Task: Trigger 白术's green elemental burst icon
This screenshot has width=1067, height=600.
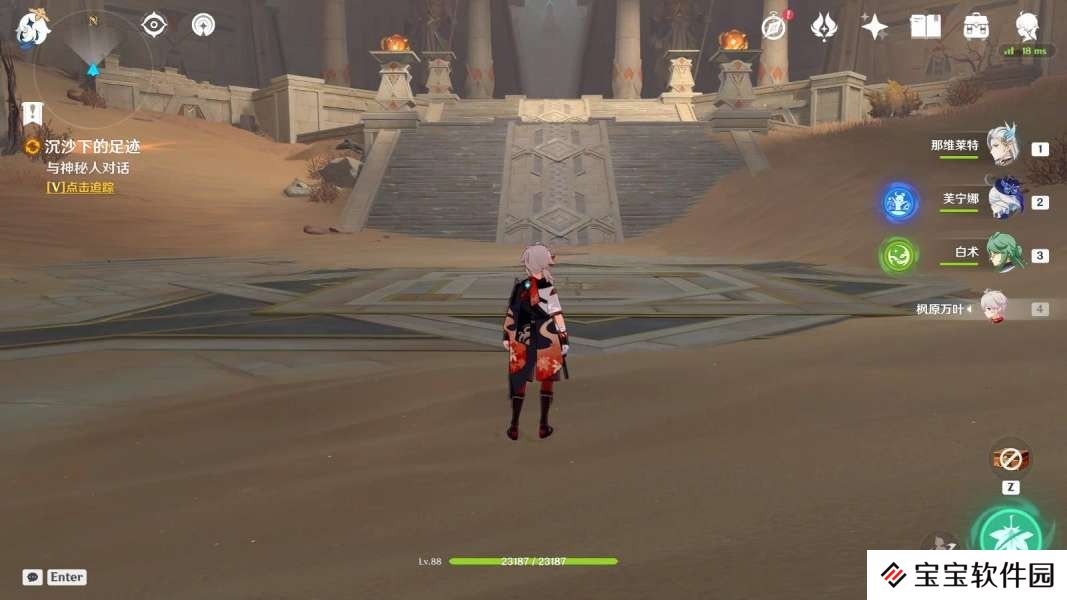Action: pyautogui.click(x=898, y=255)
